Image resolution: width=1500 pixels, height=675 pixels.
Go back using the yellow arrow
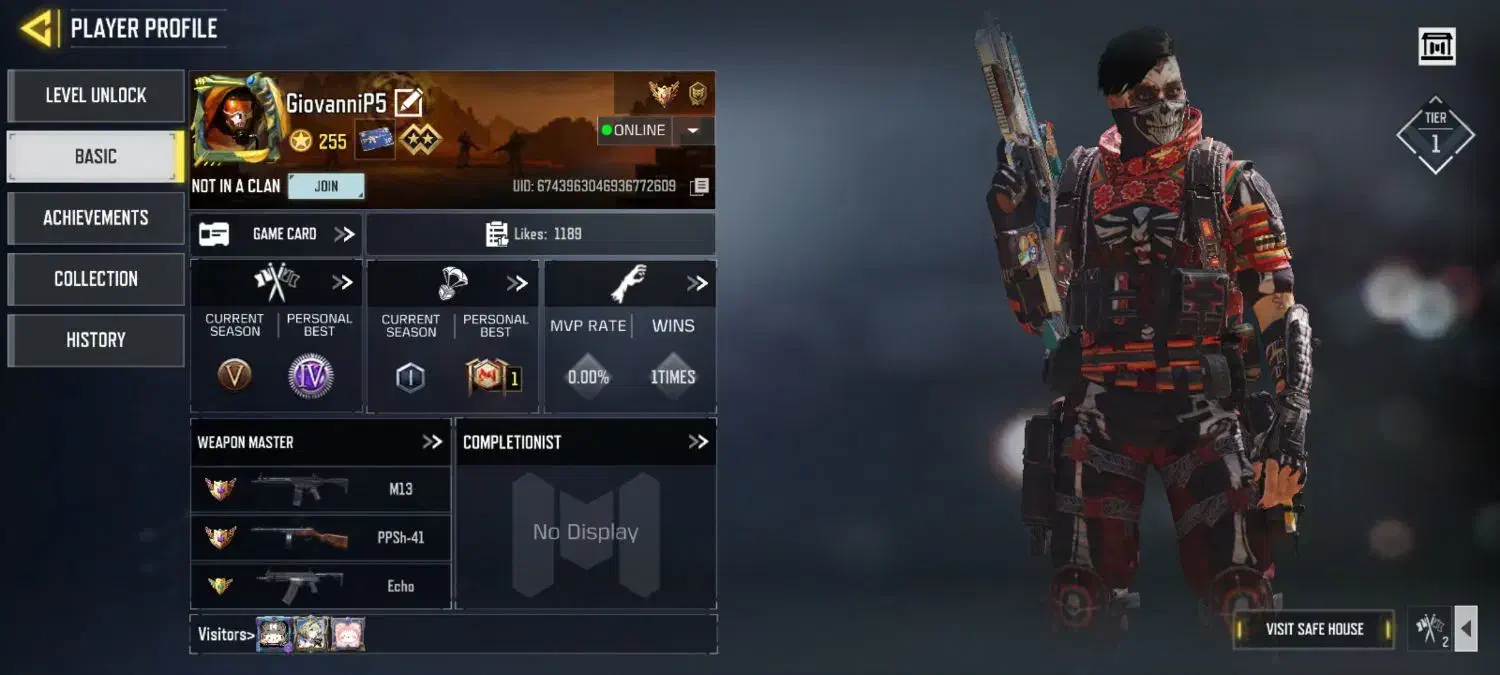click(37, 28)
